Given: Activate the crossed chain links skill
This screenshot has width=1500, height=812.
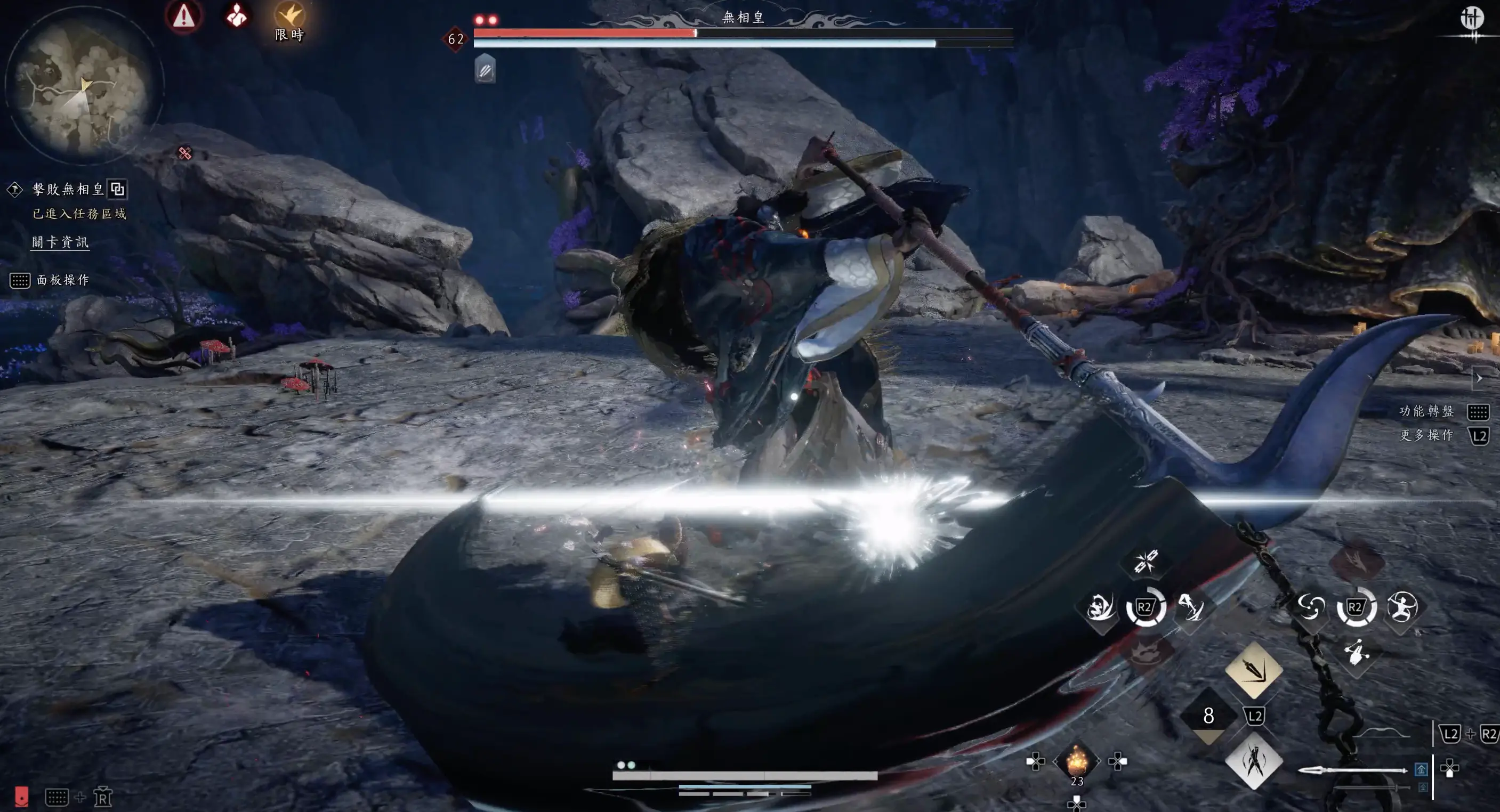Looking at the screenshot, I should (x=1146, y=562).
